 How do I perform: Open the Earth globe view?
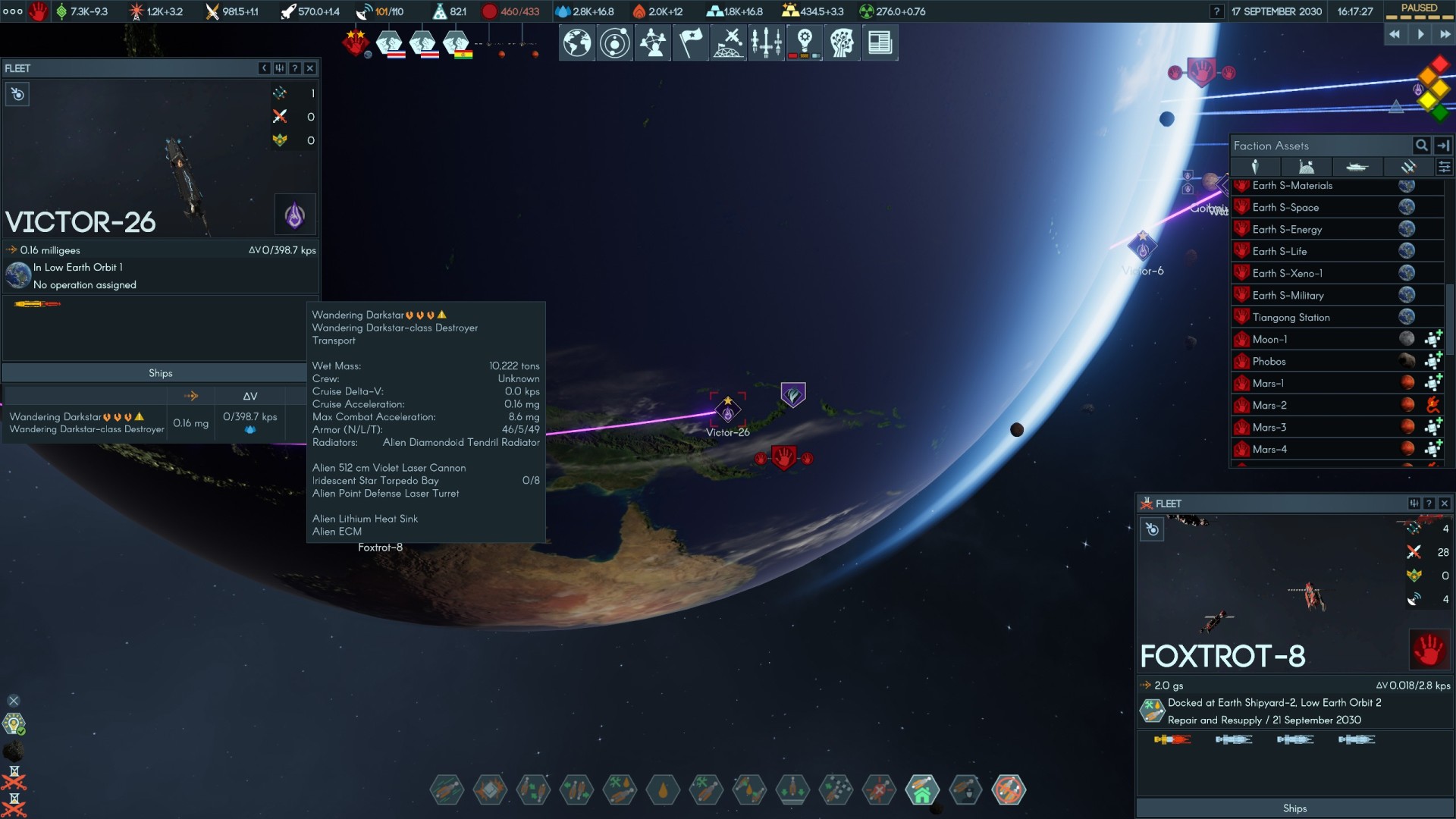[x=576, y=42]
